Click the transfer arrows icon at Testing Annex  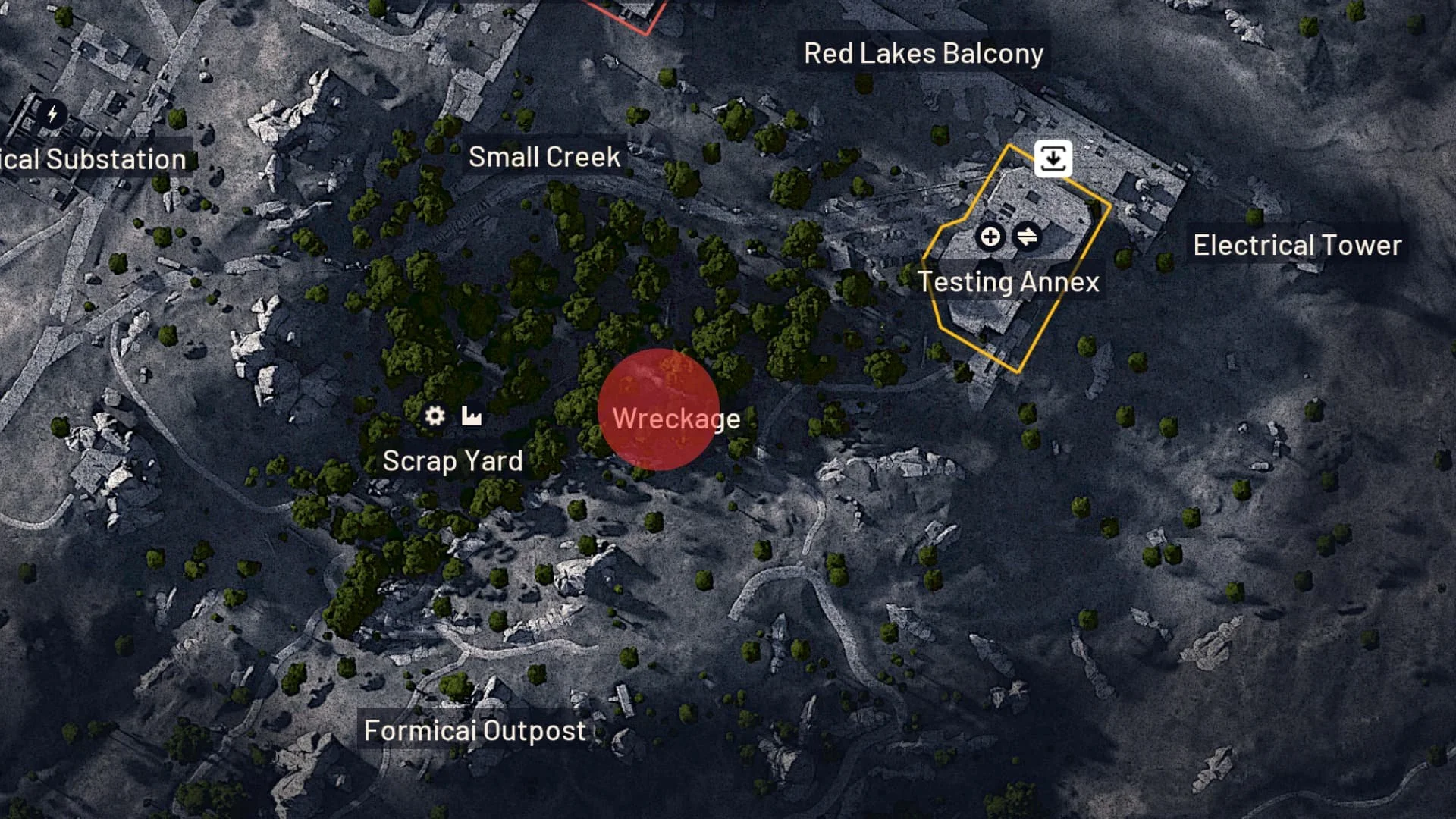pos(1028,237)
